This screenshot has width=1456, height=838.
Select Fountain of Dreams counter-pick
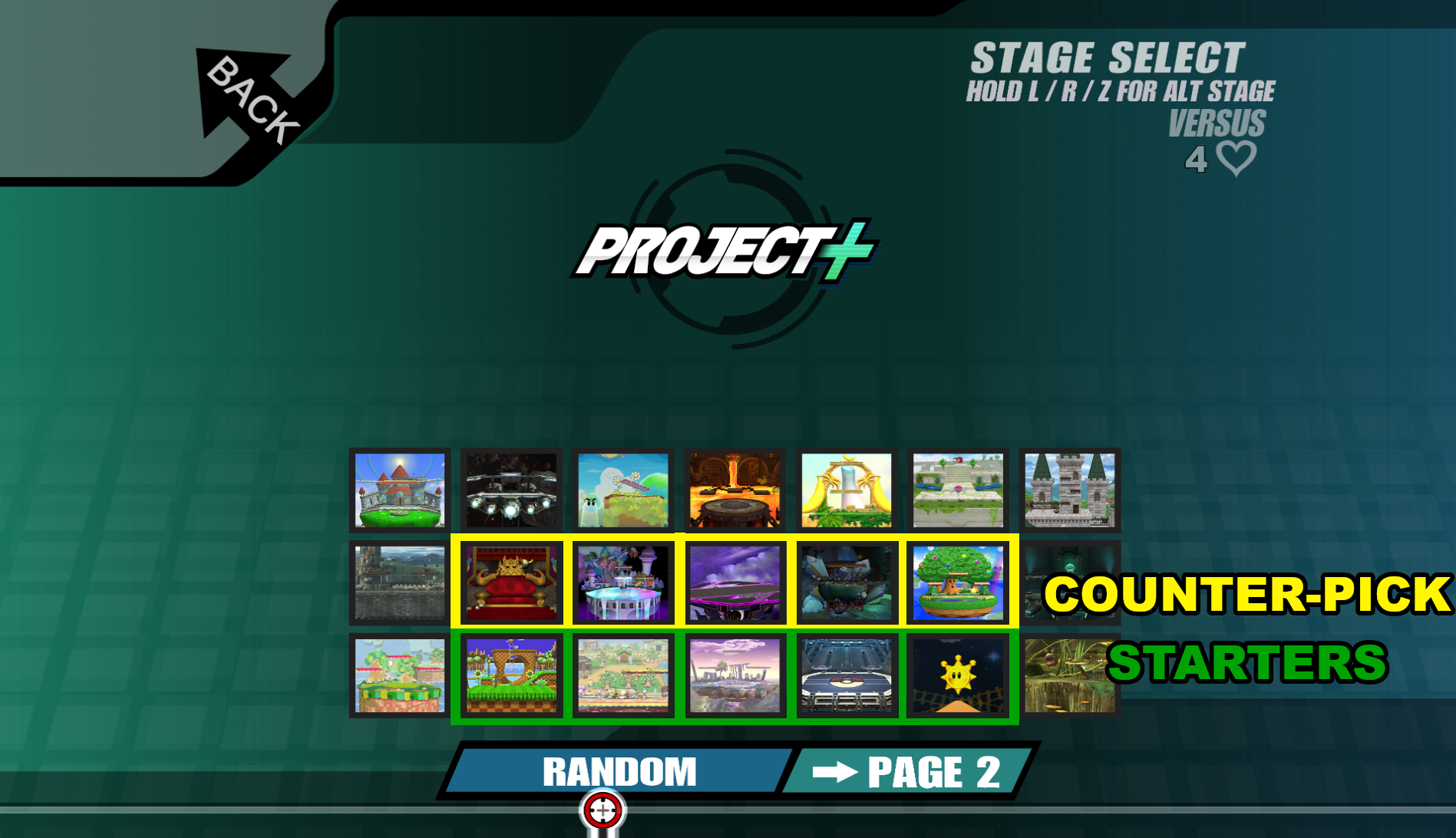pyautogui.click(x=623, y=582)
